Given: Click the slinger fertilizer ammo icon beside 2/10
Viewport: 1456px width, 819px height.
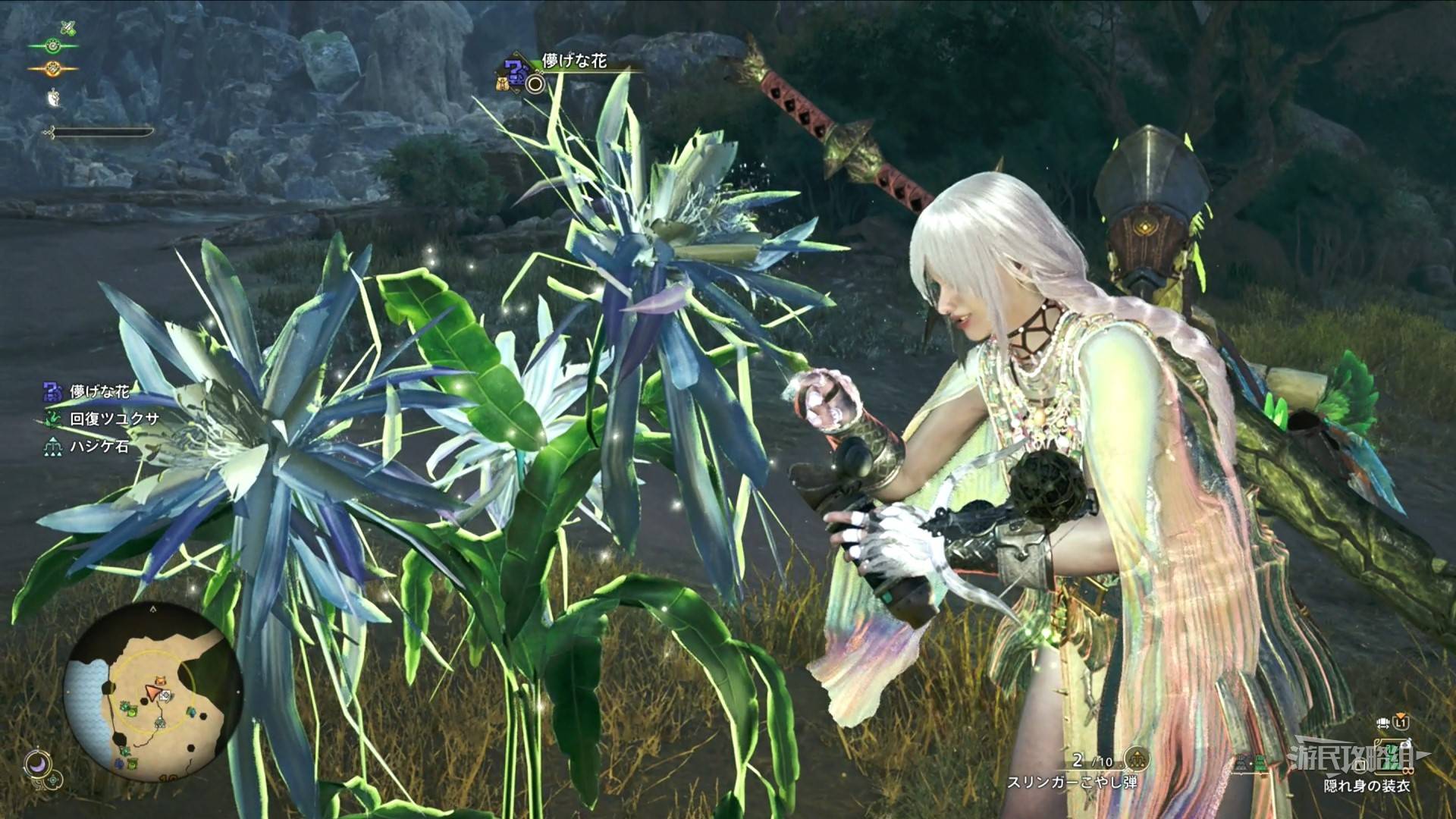Looking at the screenshot, I should coord(1136,760).
